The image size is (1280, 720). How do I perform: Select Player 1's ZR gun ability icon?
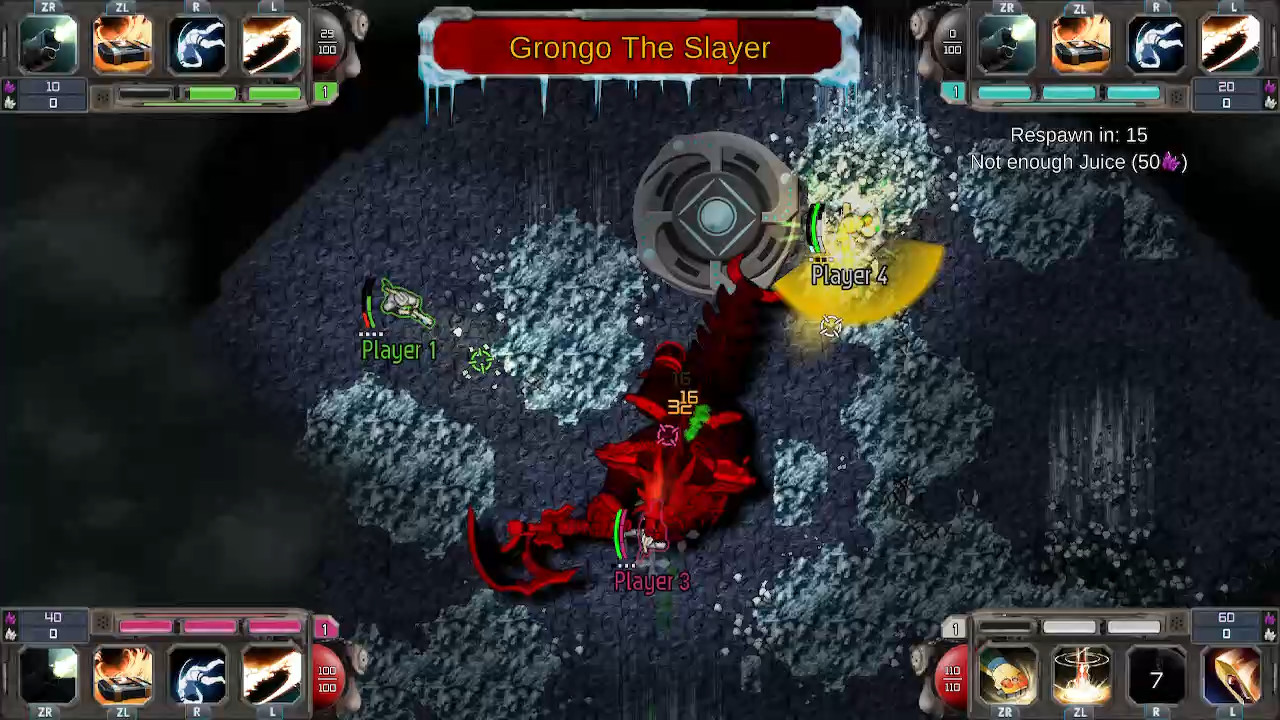coord(48,44)
